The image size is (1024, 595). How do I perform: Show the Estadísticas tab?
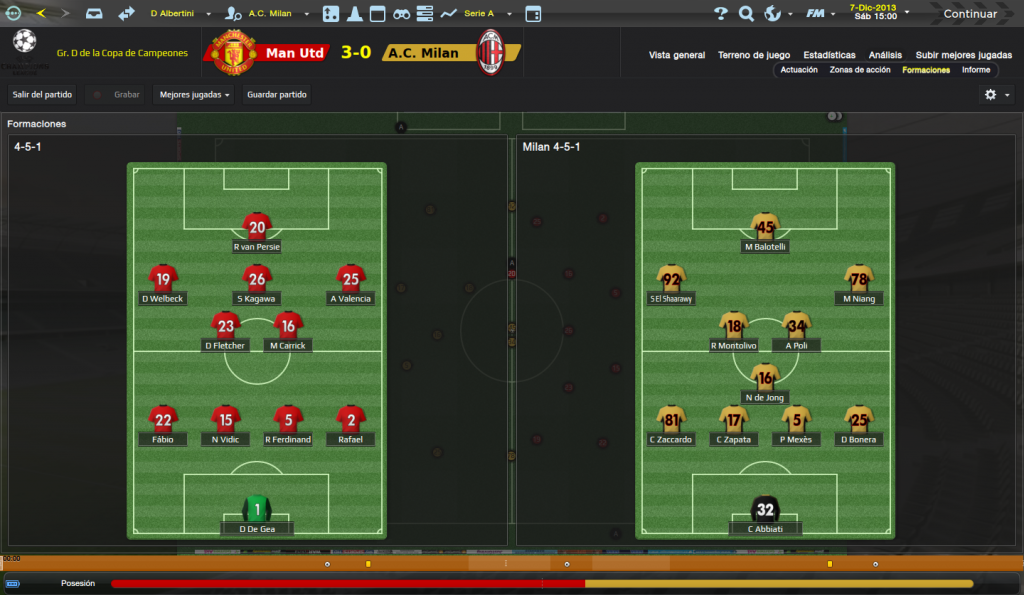coord(829,55)
